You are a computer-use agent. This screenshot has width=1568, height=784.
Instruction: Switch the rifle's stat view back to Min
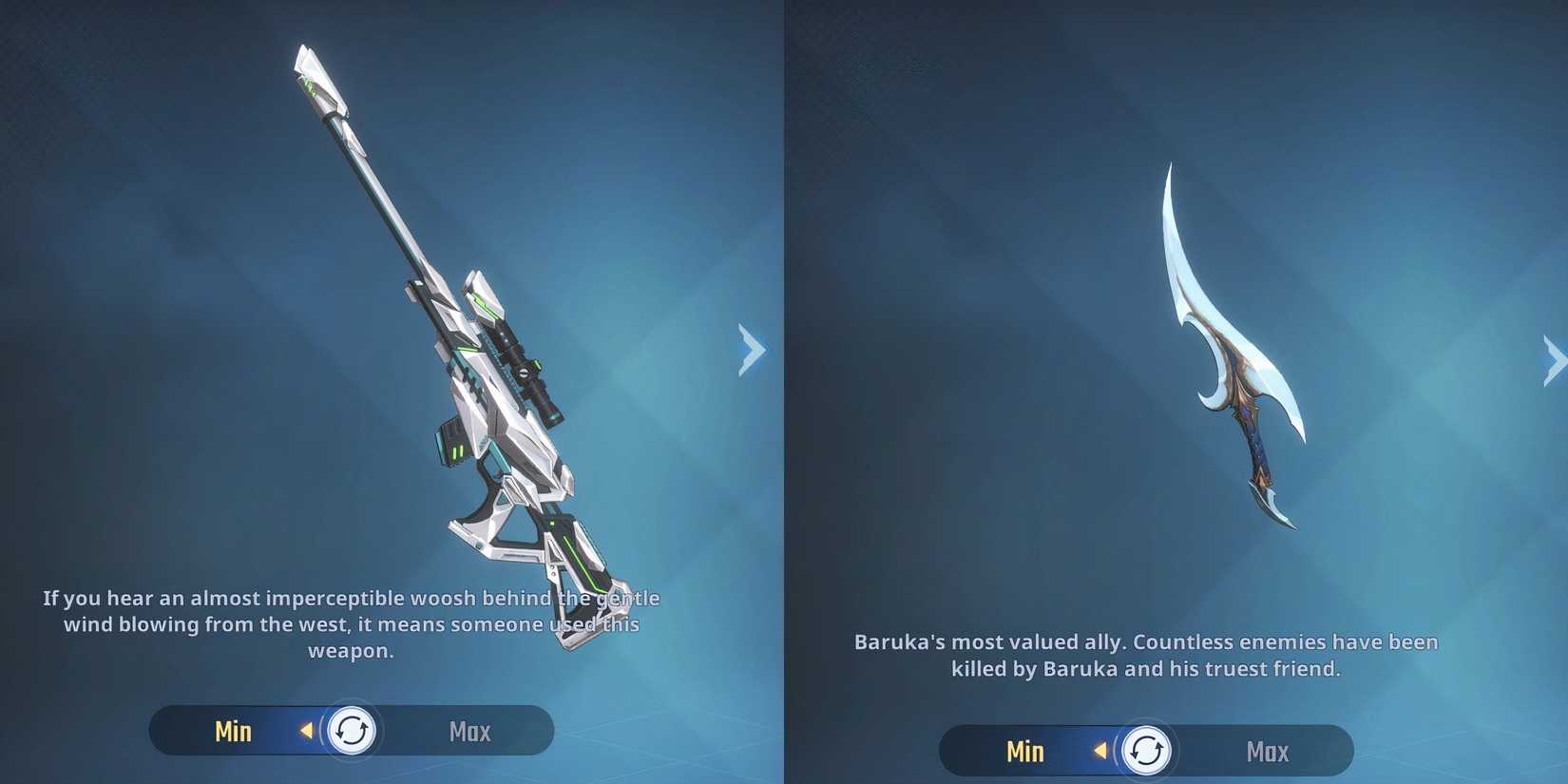[232, 730]
